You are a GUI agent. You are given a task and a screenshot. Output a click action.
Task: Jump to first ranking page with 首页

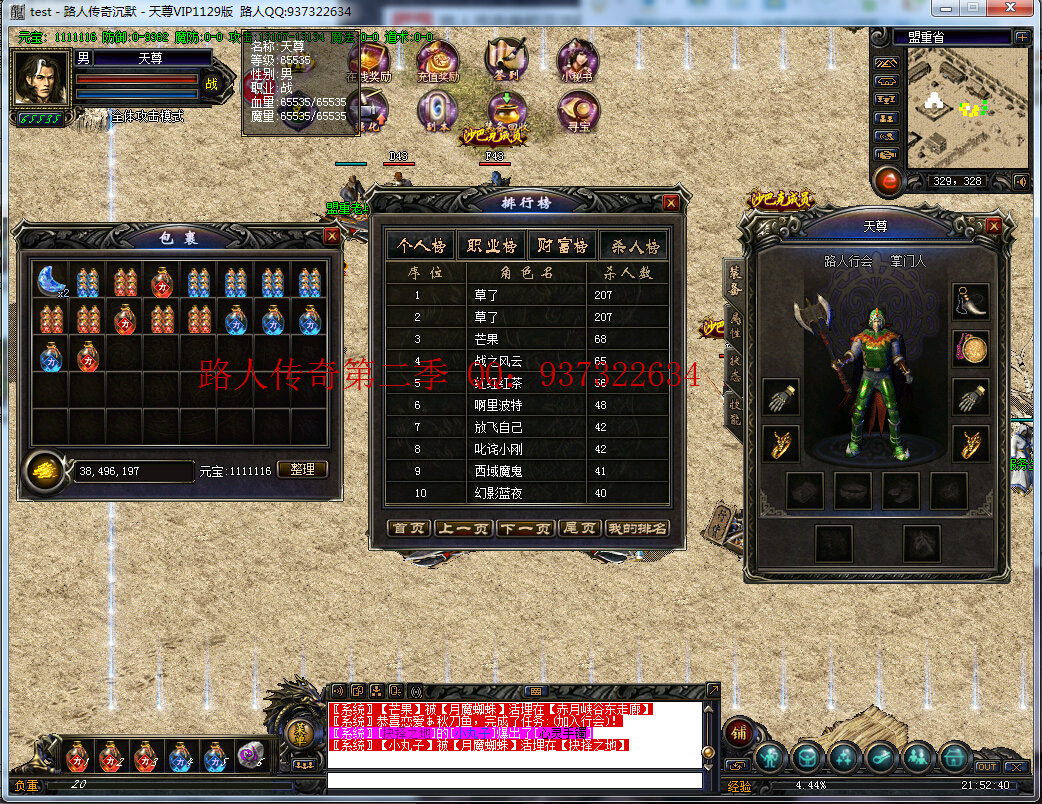[408, 528]
